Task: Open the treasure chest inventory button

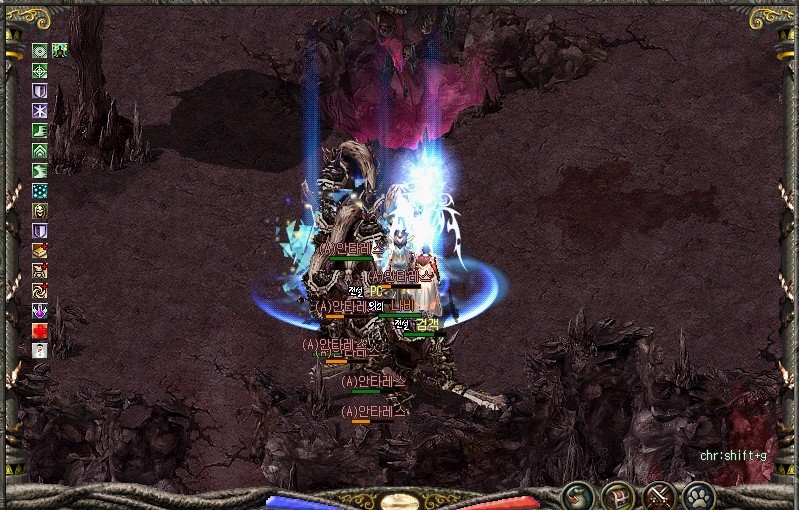Action: click(618, 495)
